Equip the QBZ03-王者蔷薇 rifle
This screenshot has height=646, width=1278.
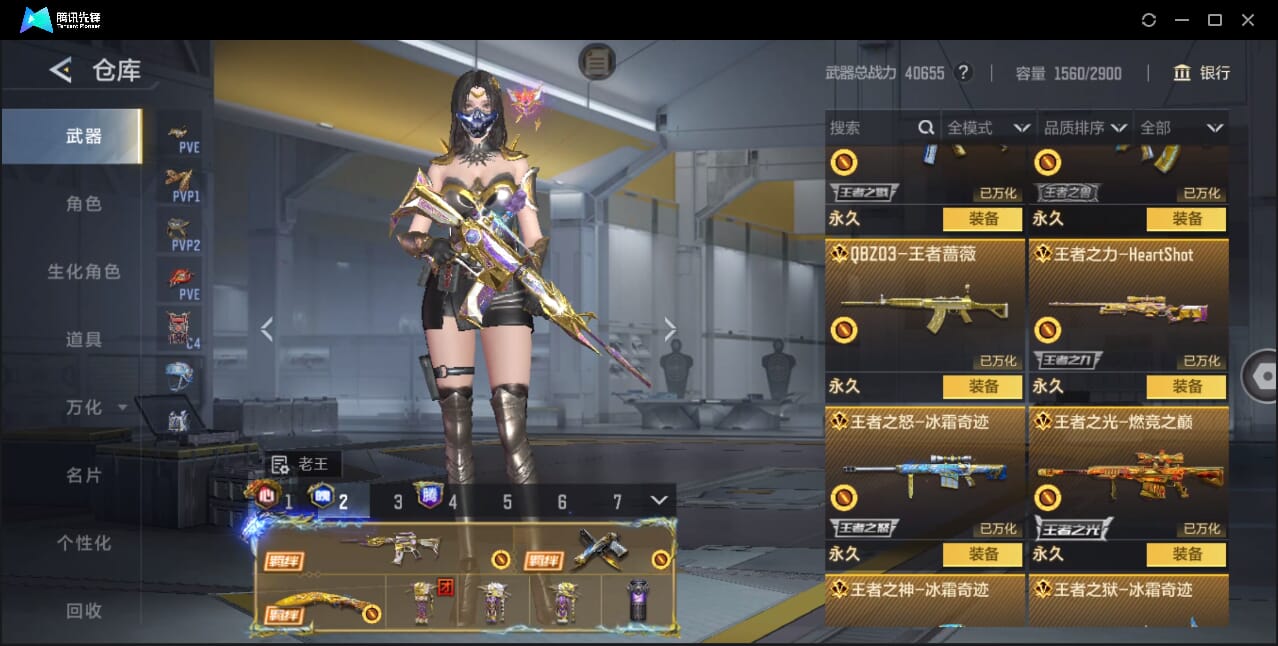click(982, 386)
